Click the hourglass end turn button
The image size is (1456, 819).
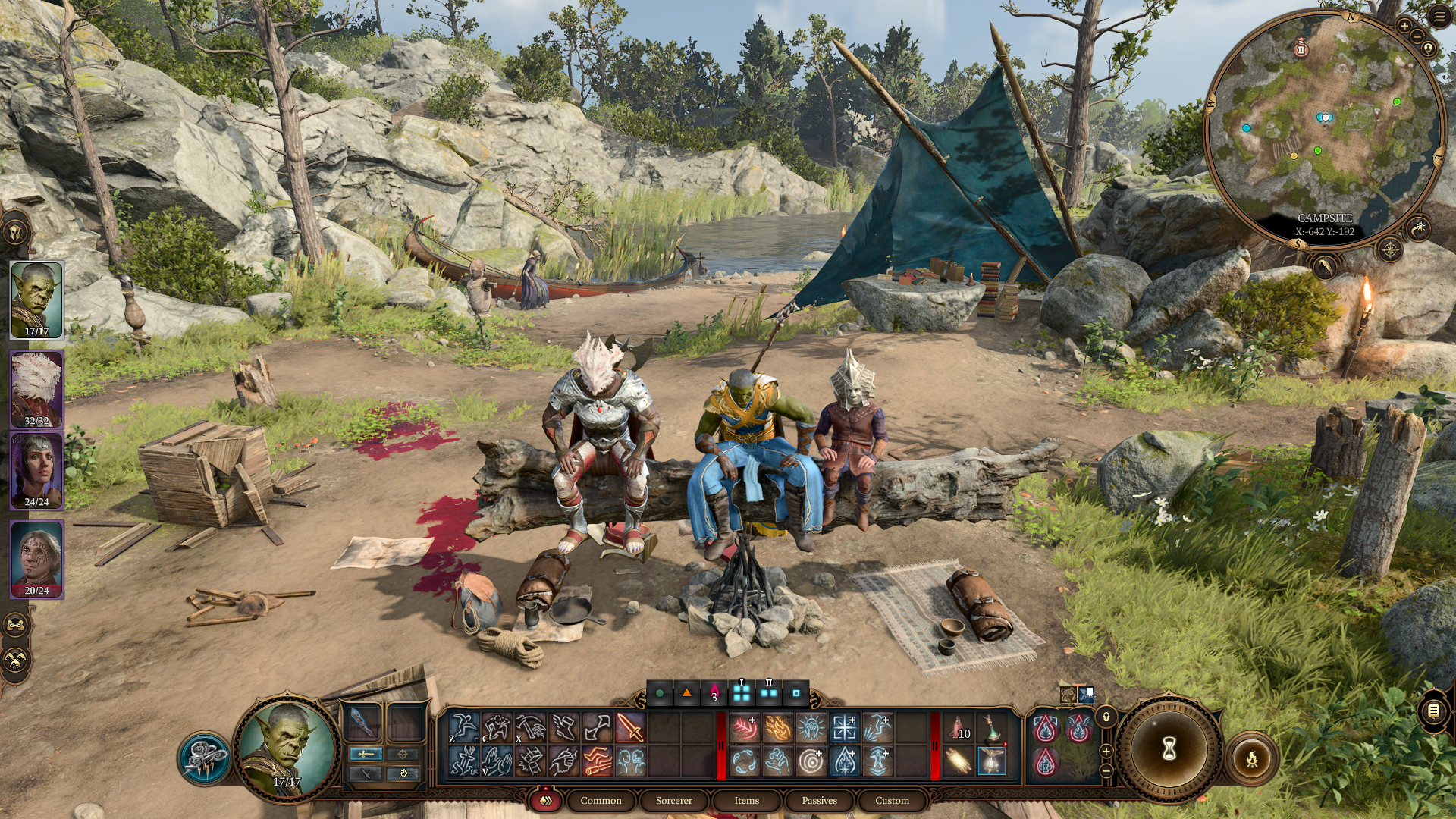click(1169, 749)
